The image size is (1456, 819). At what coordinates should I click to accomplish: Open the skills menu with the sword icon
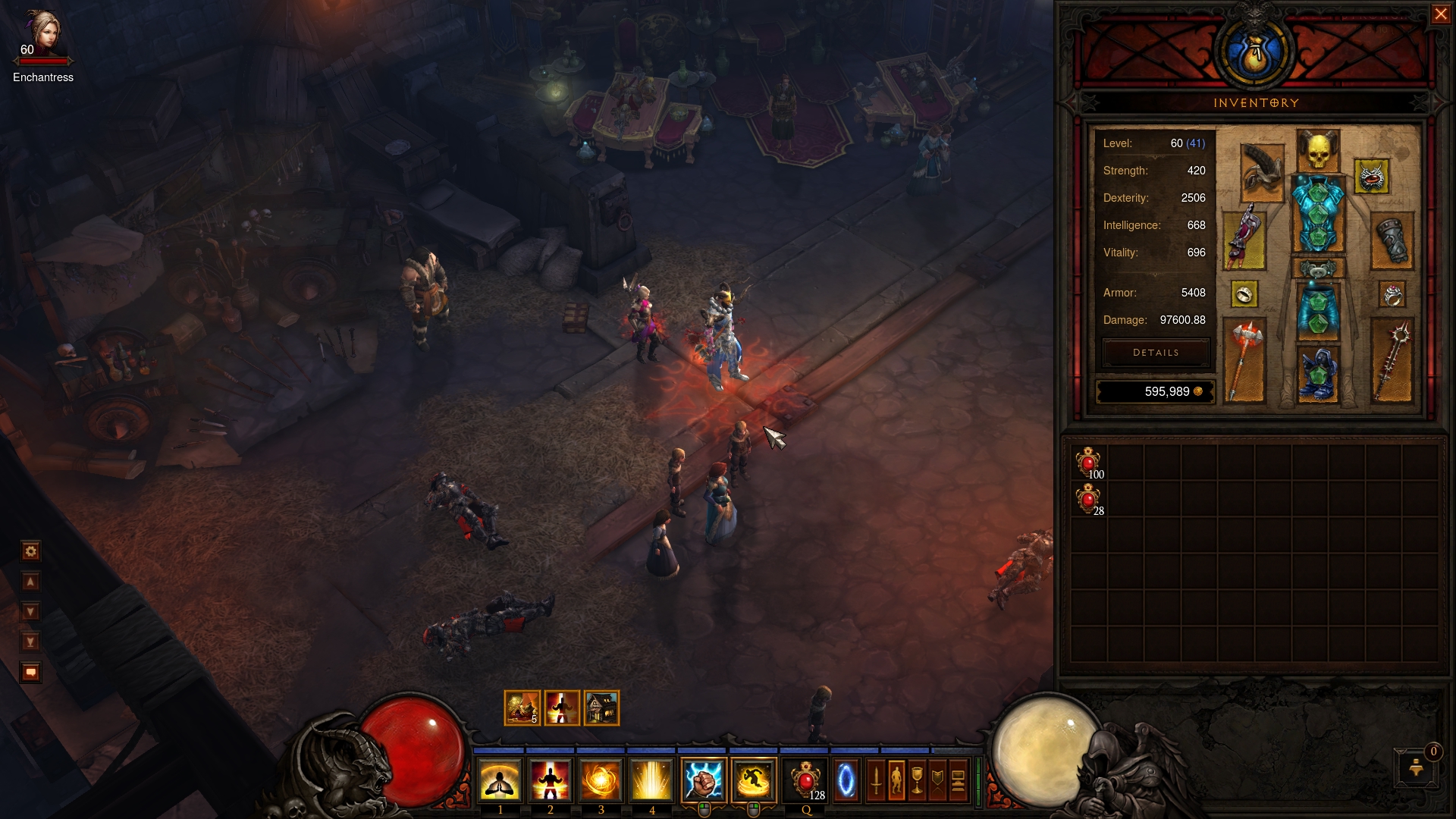coord(876,780)
